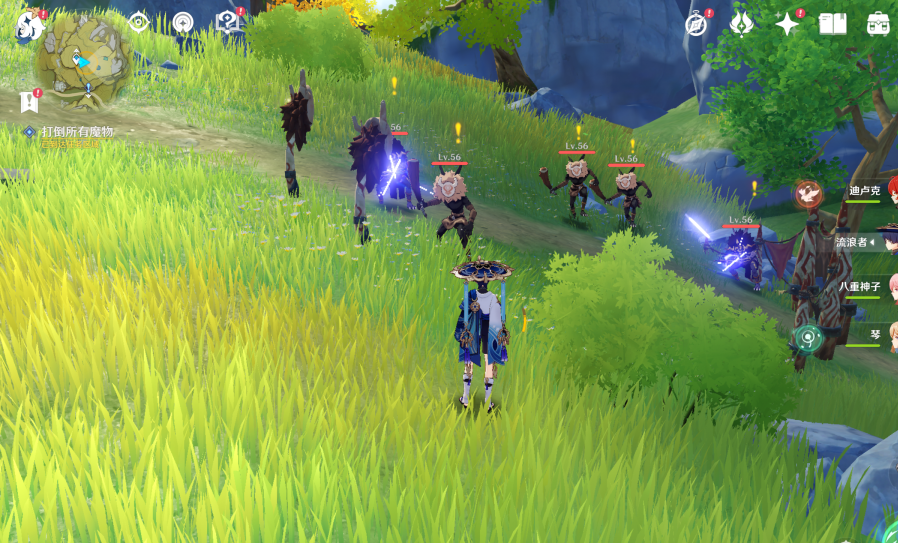
Task: Switch to party member 迪卢克
Action: [866, 191]
